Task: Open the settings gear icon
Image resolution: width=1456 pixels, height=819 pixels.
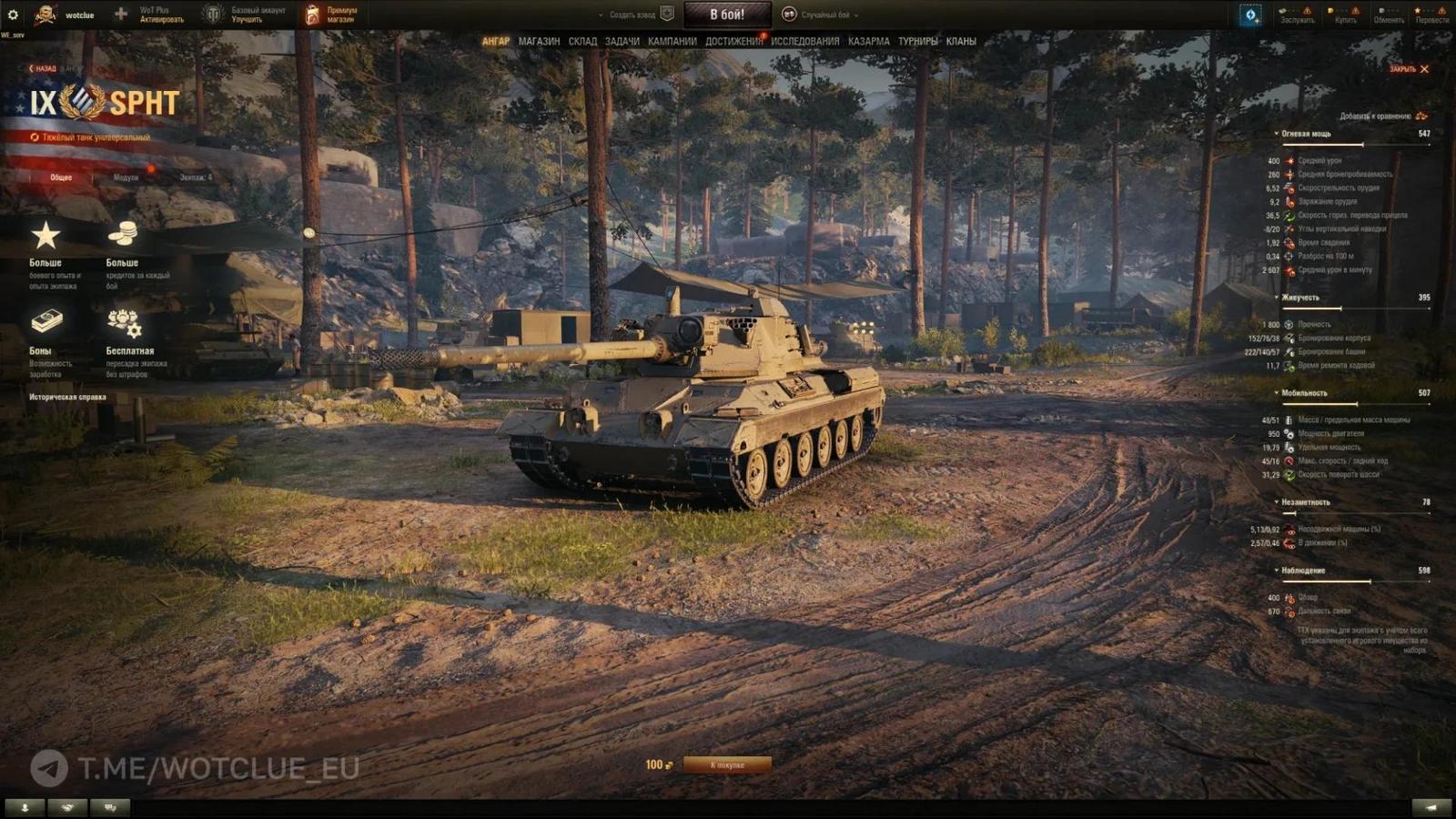Action: click(x=13, y=13)
